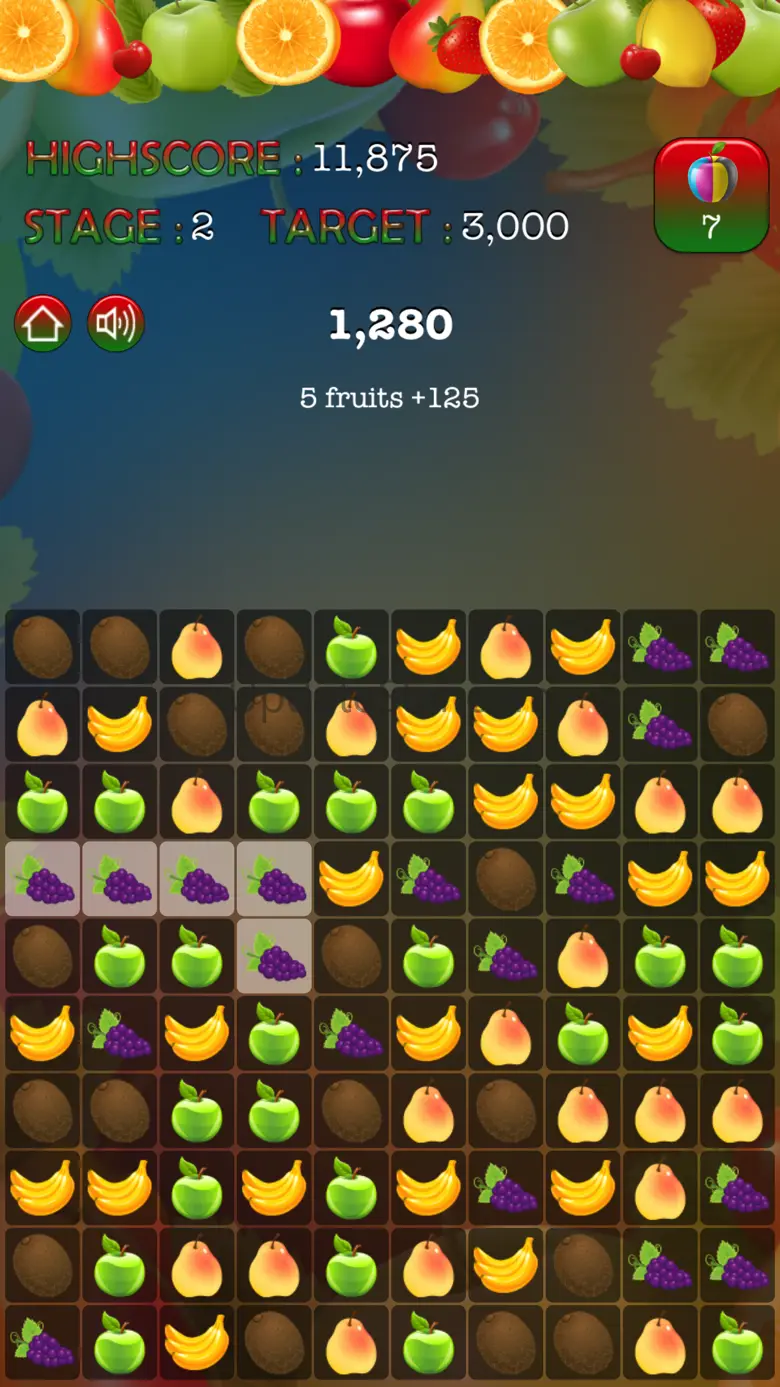This screenshot has height=1387, width=780.
Task: Tap the banana tile adjoining the highlighted grape row
Action: [351, 879]
